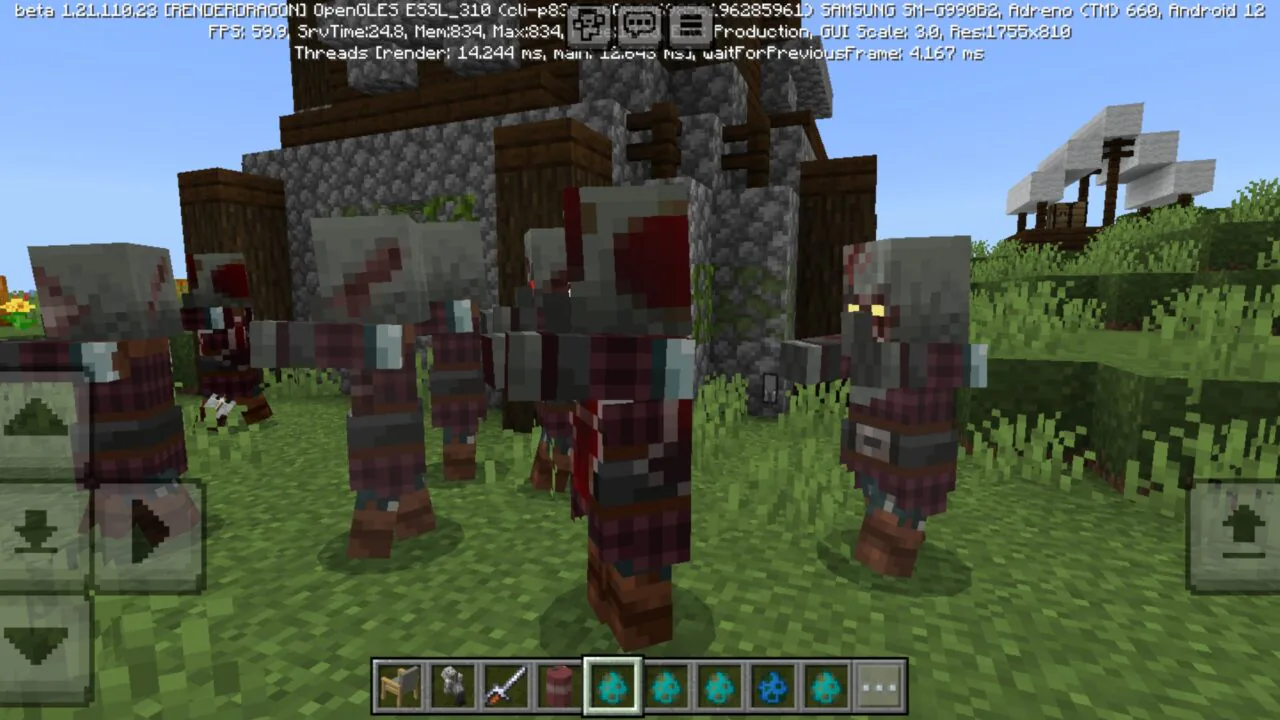This screenshot has width=1280, height=720.
Task: Open the full inventory via the ellipsis slot
Action: (879, 684)
